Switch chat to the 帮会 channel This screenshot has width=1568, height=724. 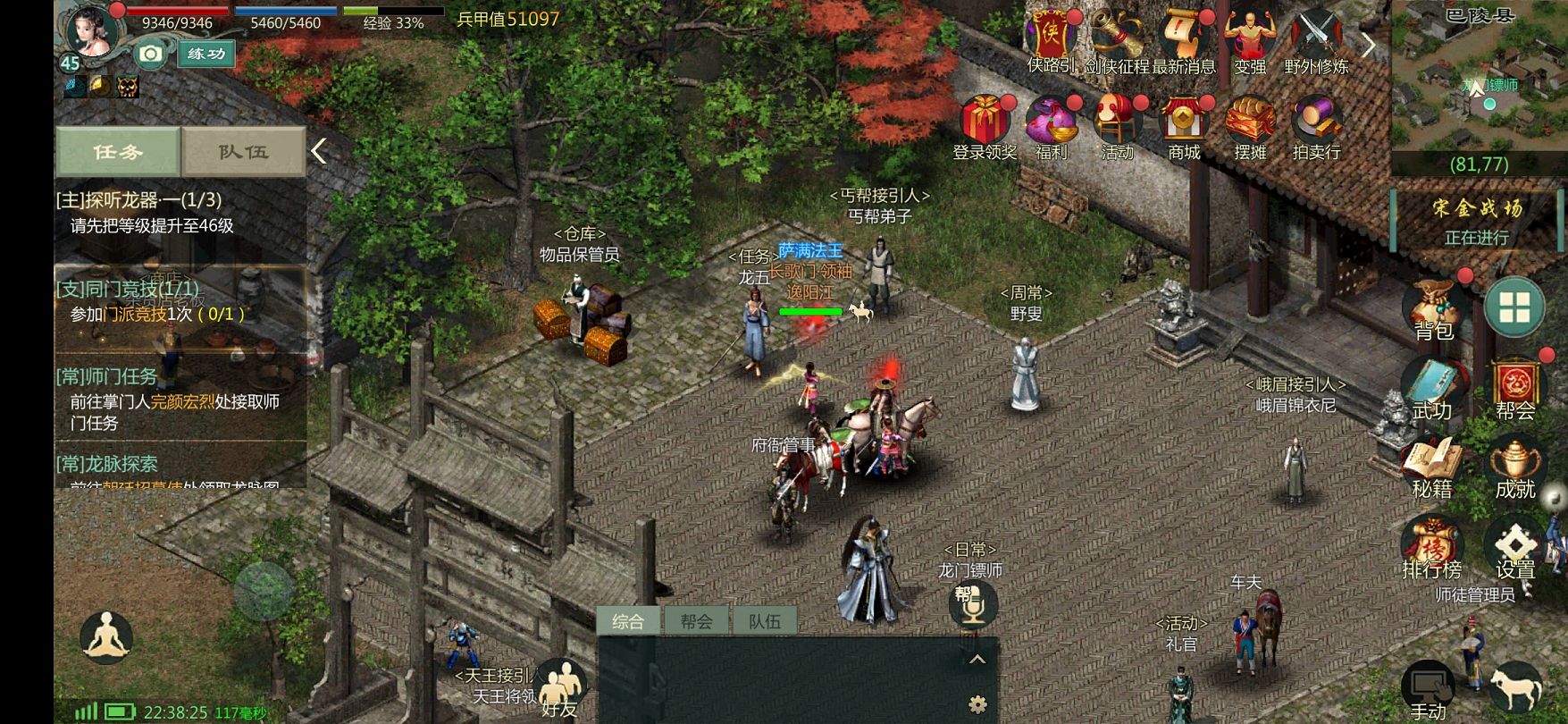696,621
